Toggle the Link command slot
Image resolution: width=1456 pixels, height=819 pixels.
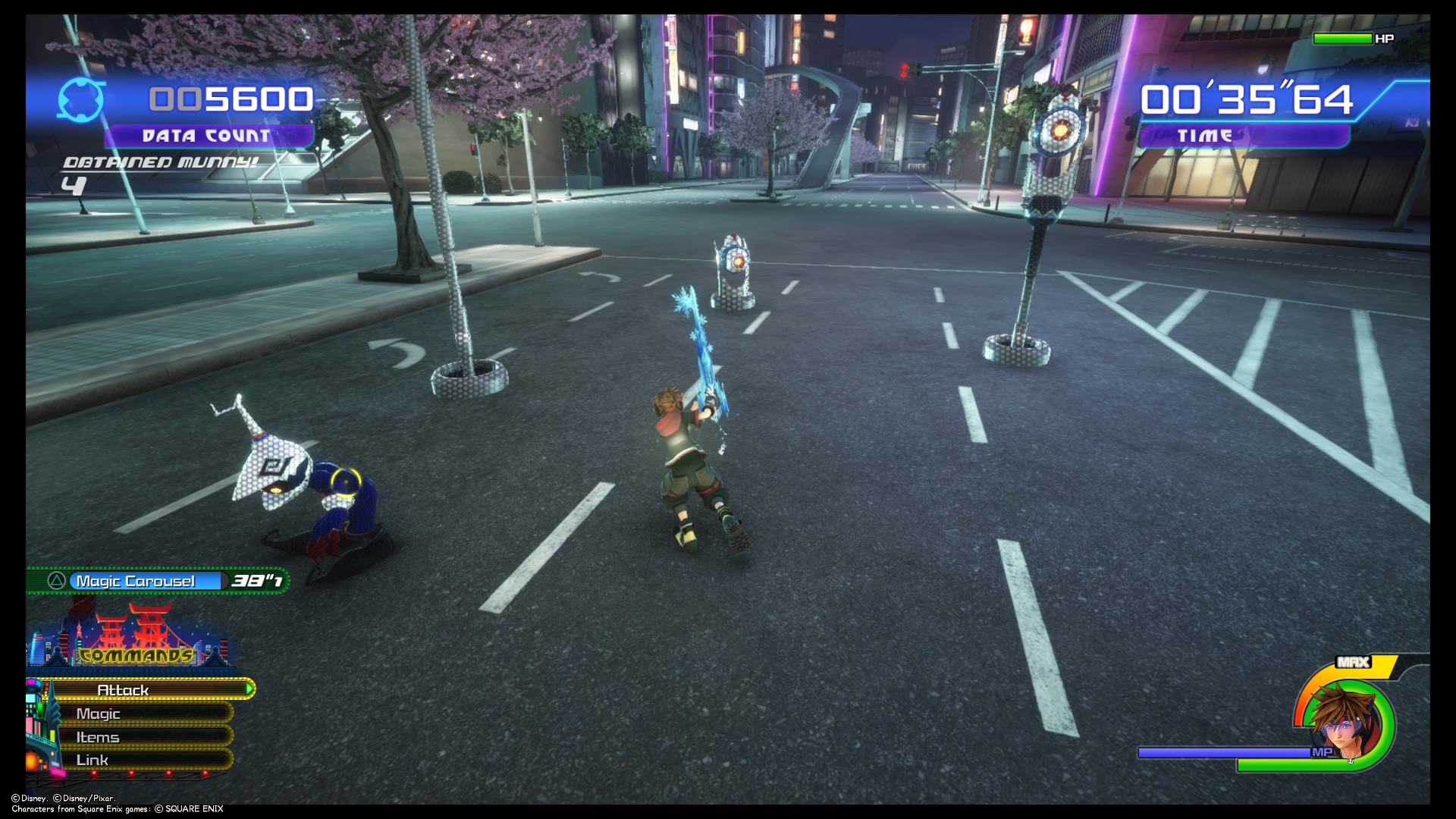(x=91, y=759)
